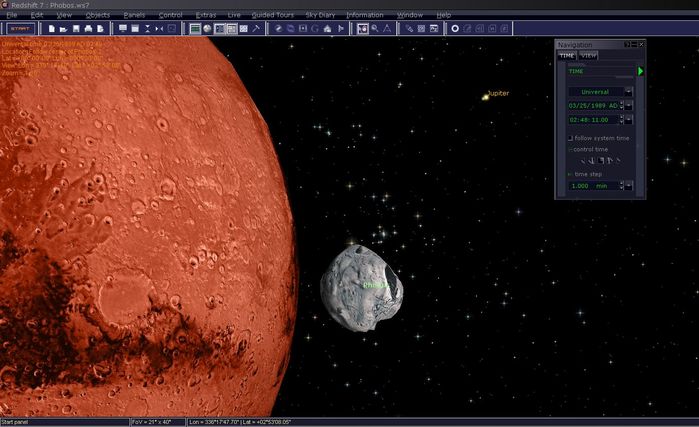
Task: Select the TIME tab in Navigation panel
Action: coord(567,56)
